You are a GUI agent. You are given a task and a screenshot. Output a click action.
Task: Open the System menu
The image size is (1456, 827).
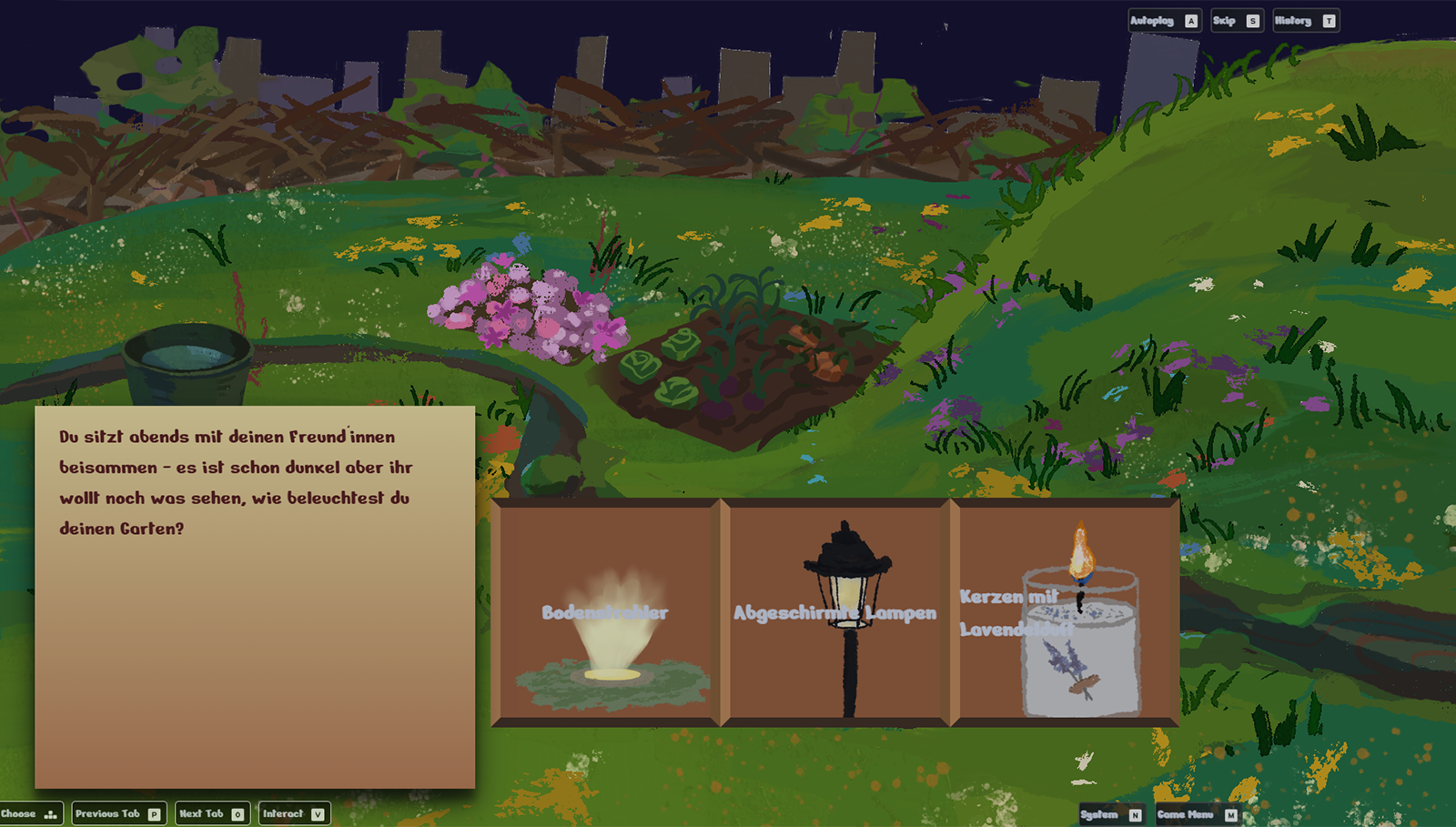pyautogui.click(x=1110, y=814)
